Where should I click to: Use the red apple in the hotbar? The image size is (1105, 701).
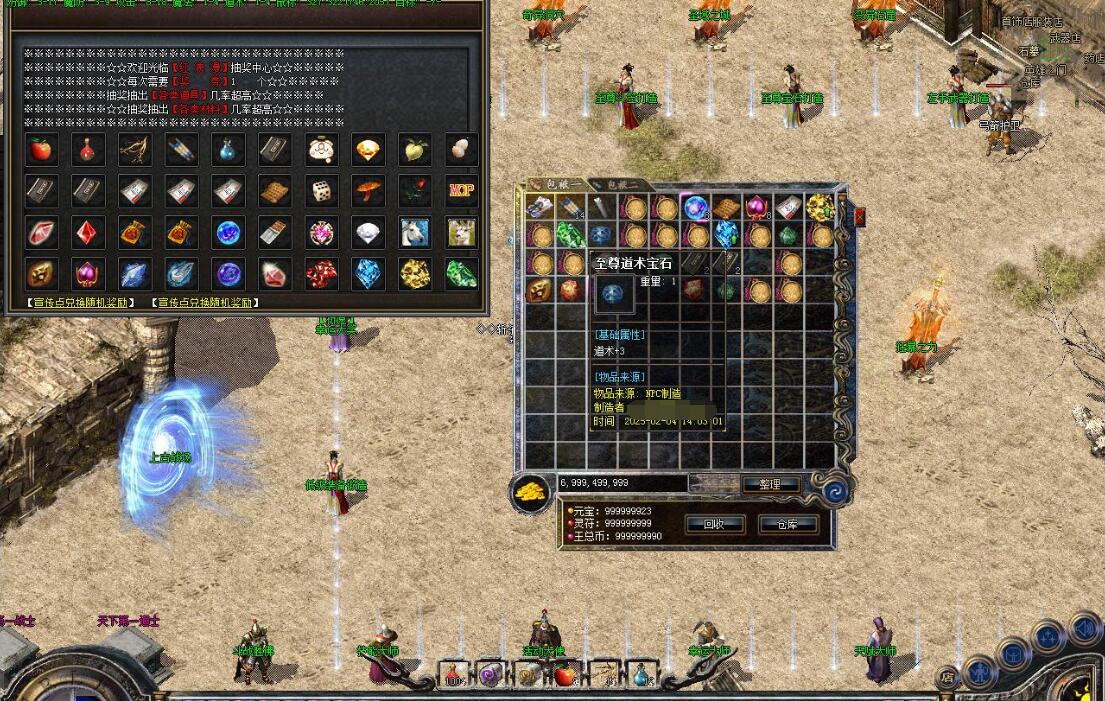[x=565, y=675]
